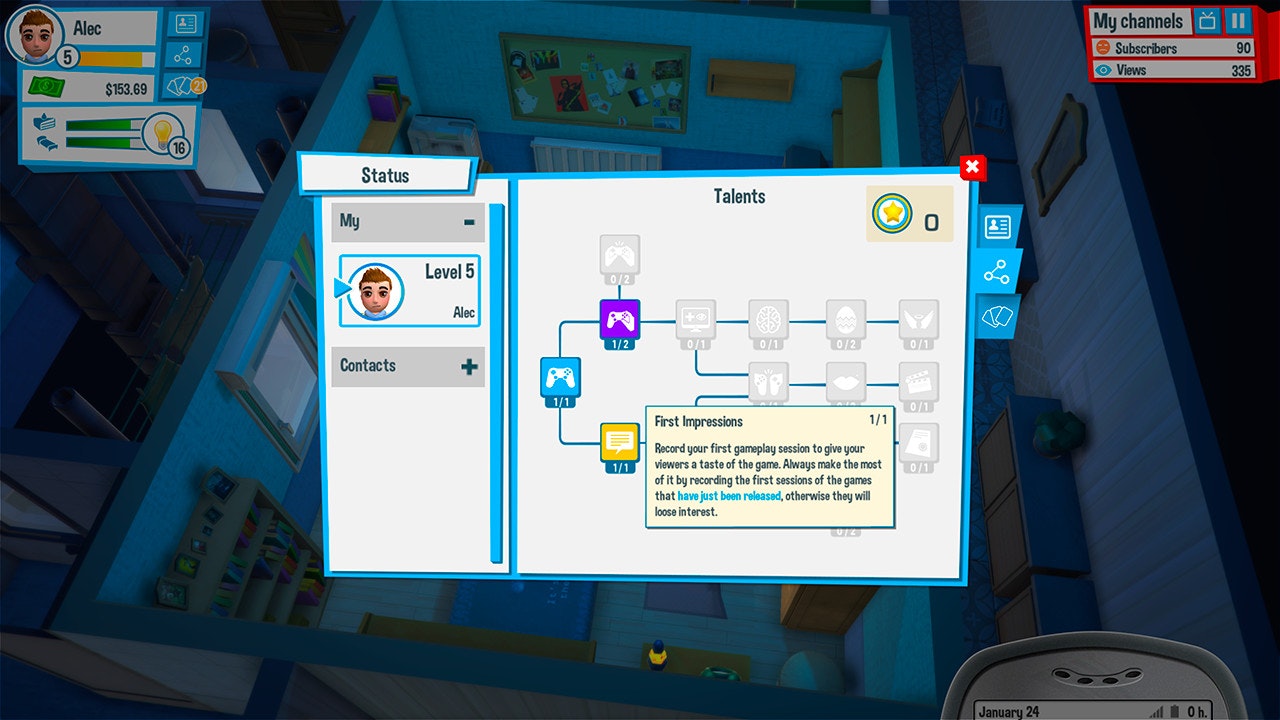1280x720 pixels.
Task: Open the clapperboard talent node
Action: (918, 382)
